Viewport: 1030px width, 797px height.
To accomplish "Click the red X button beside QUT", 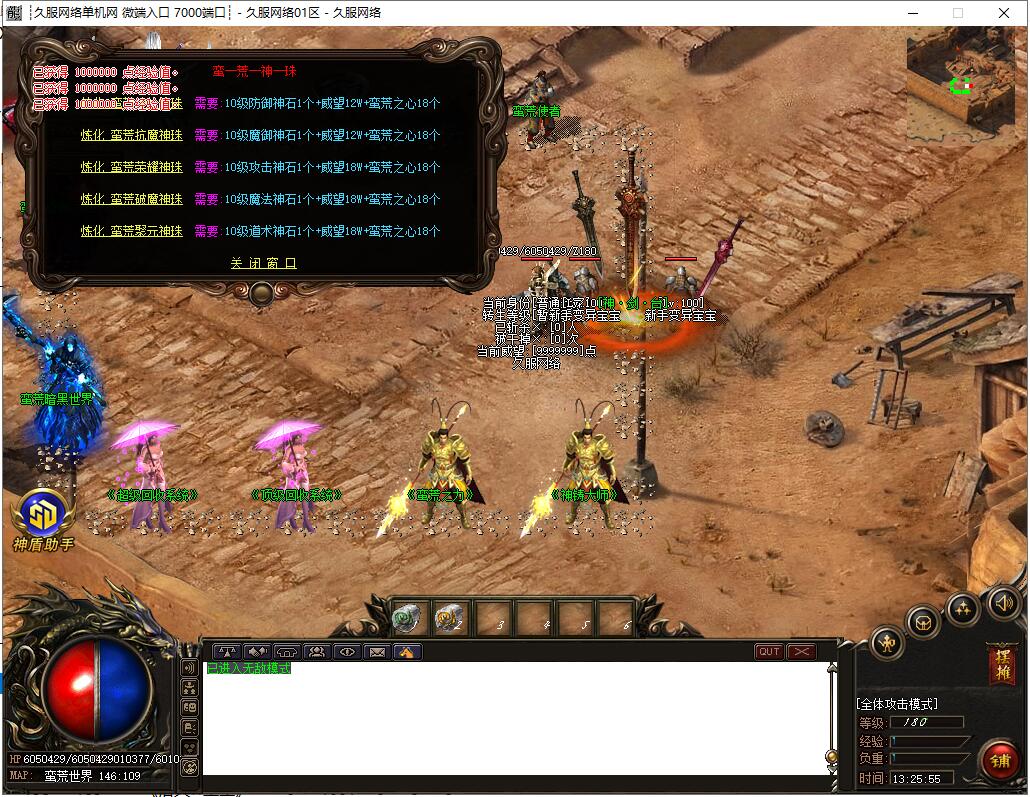I will 801,652.
